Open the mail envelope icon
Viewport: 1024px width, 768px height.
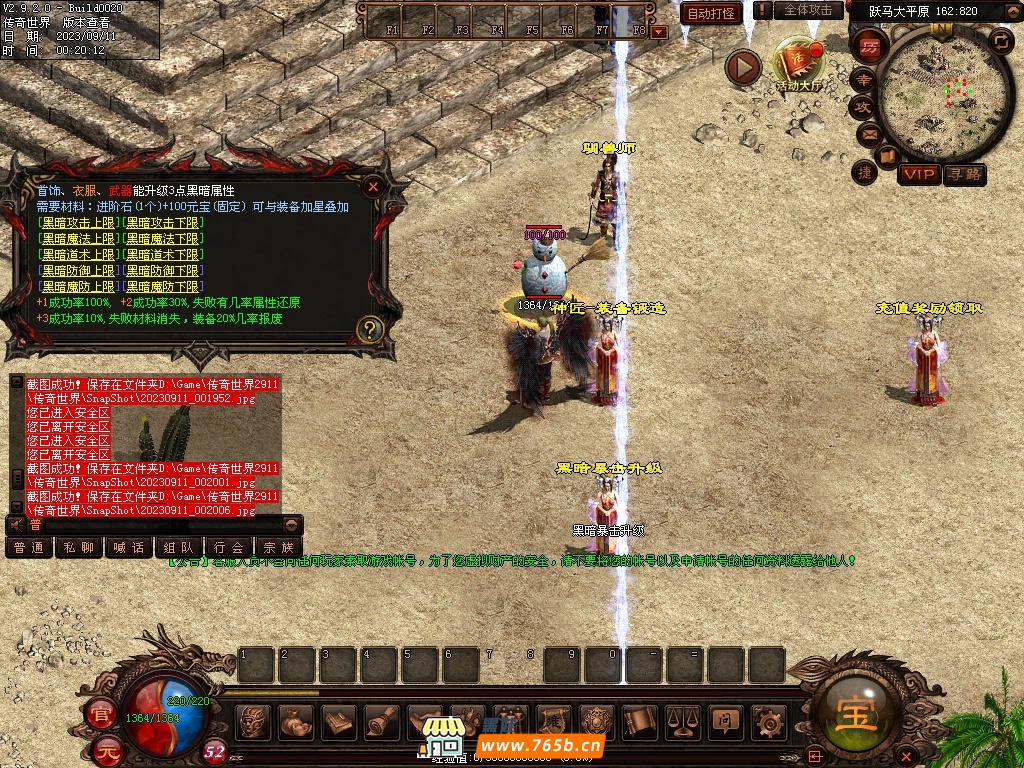pos(866,133)
